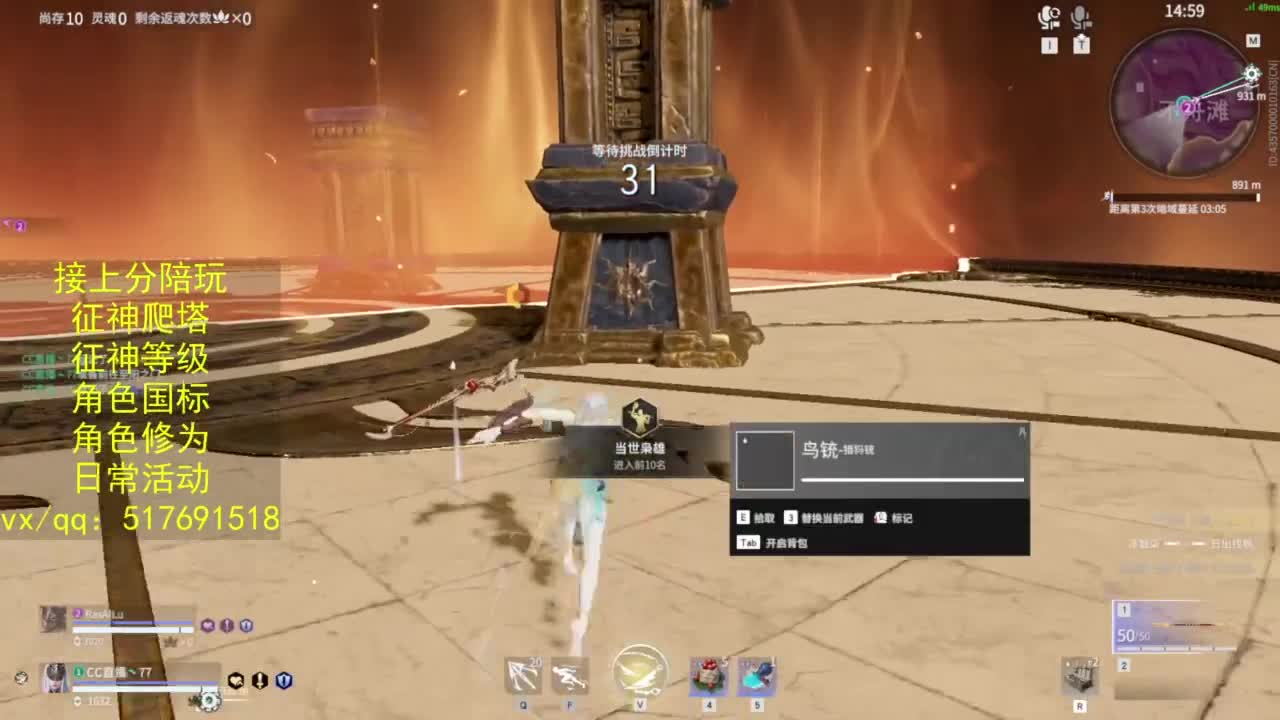Viewport: 1280px width, 720px height.
Task: Select the grappling hook skill icon
Action: pyautogui.click(x=523, y=676)
